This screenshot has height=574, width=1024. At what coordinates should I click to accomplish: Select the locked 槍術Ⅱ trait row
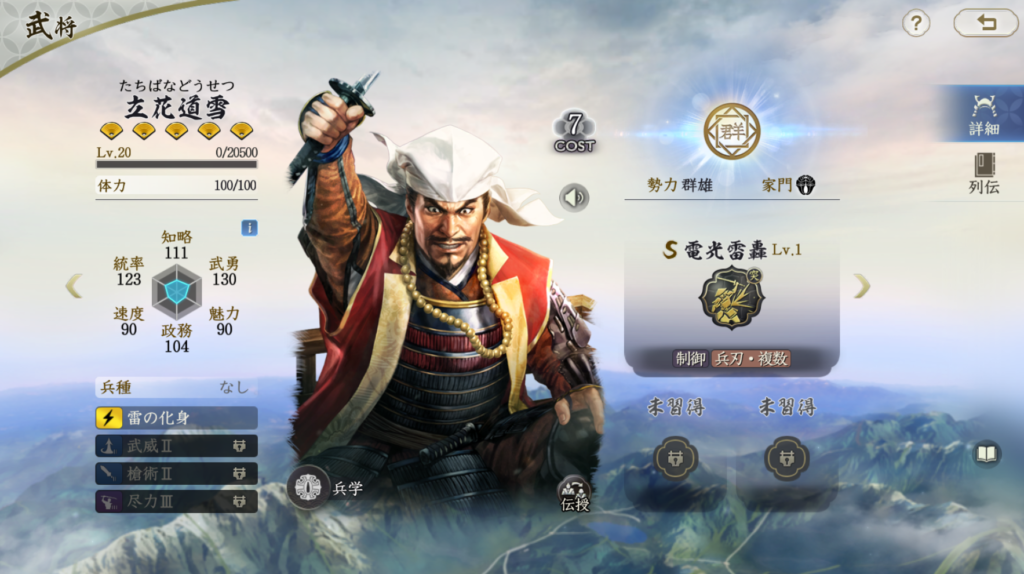point(176,474)
